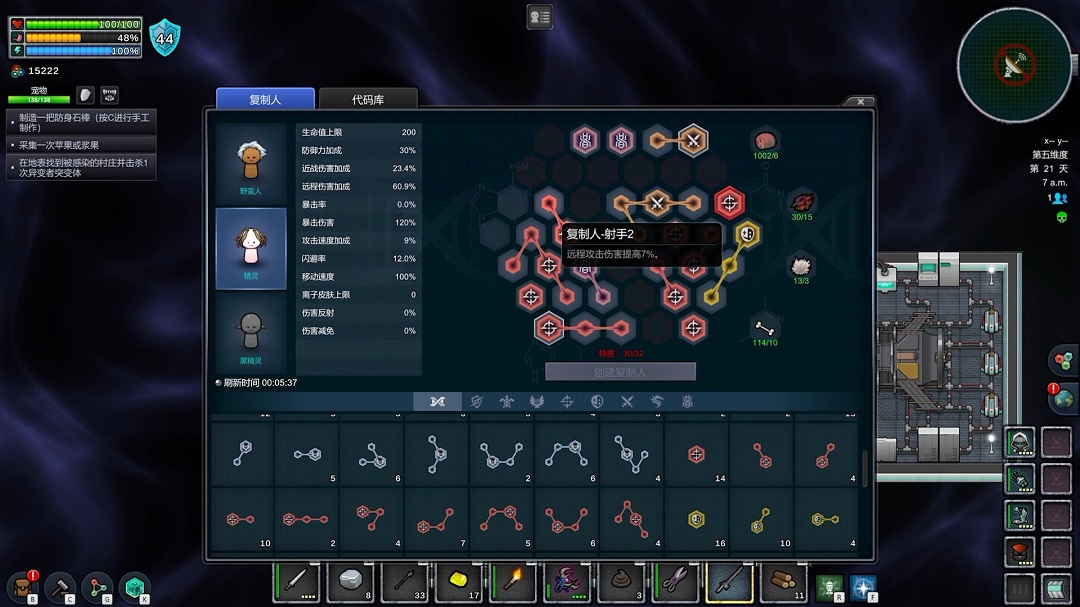This screenshot has width=1080, height=607.
Task: Pick the 黑精灵 replicant type
Action: [251, 333]
